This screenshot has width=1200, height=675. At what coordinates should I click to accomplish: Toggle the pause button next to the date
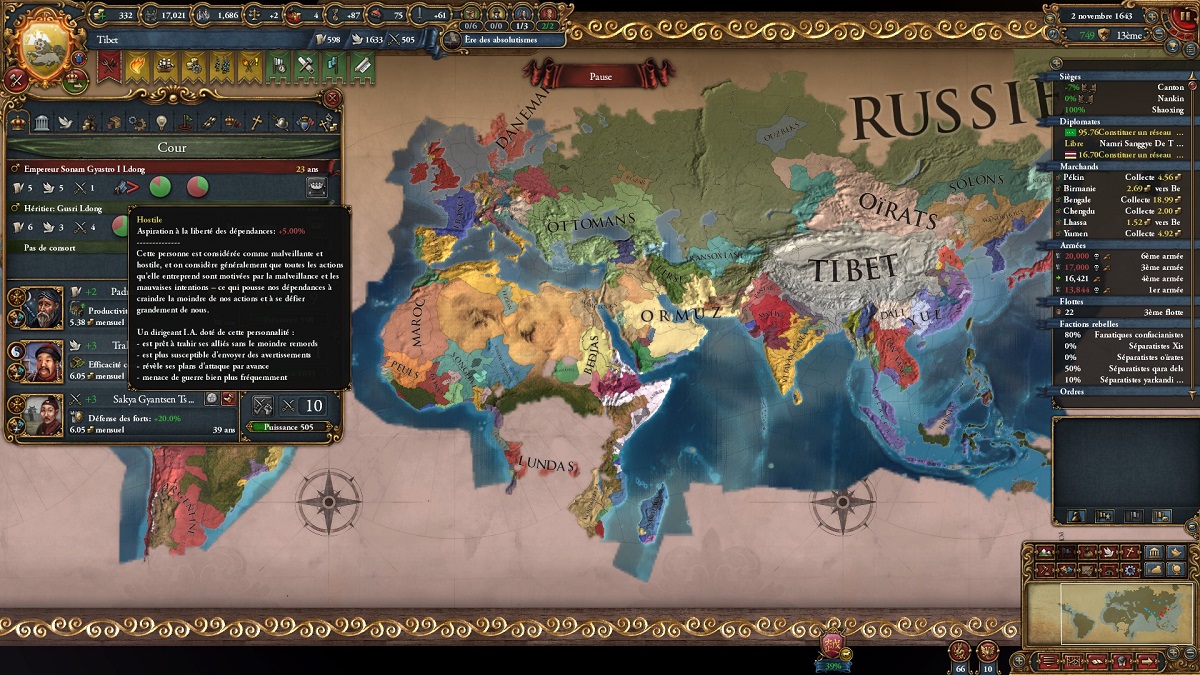[x=1181, y=19]
